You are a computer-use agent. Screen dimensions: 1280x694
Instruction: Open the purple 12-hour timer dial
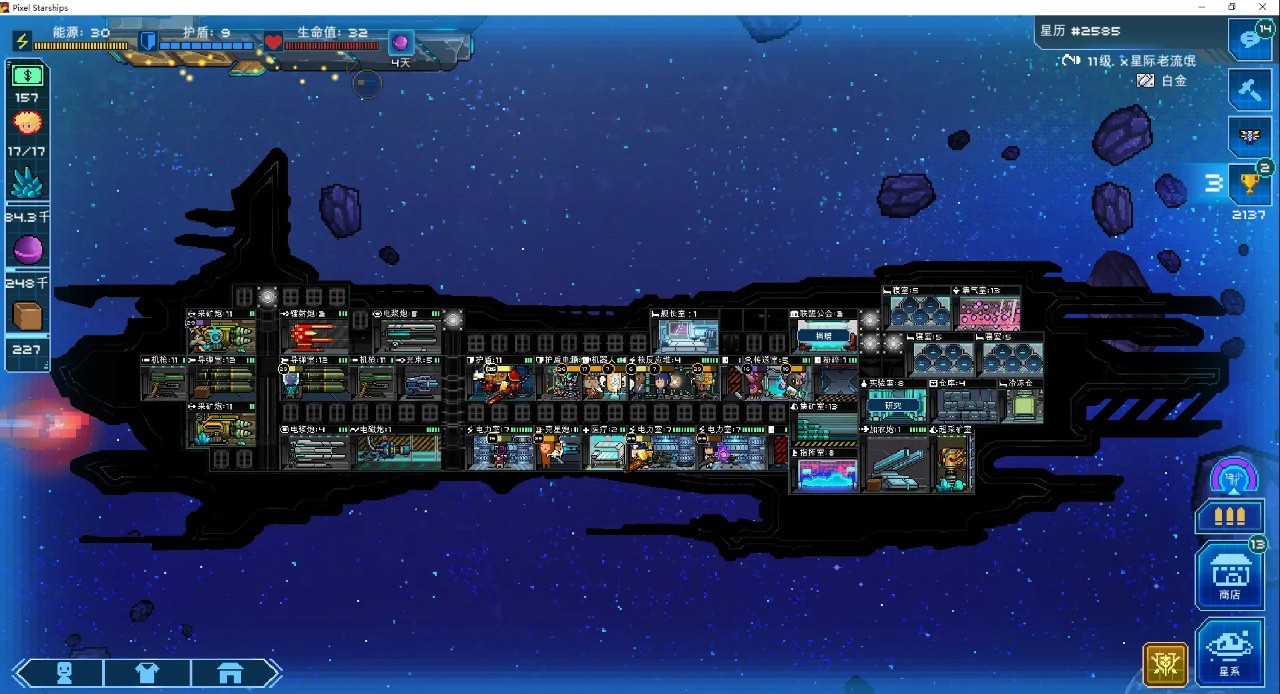1233,478
